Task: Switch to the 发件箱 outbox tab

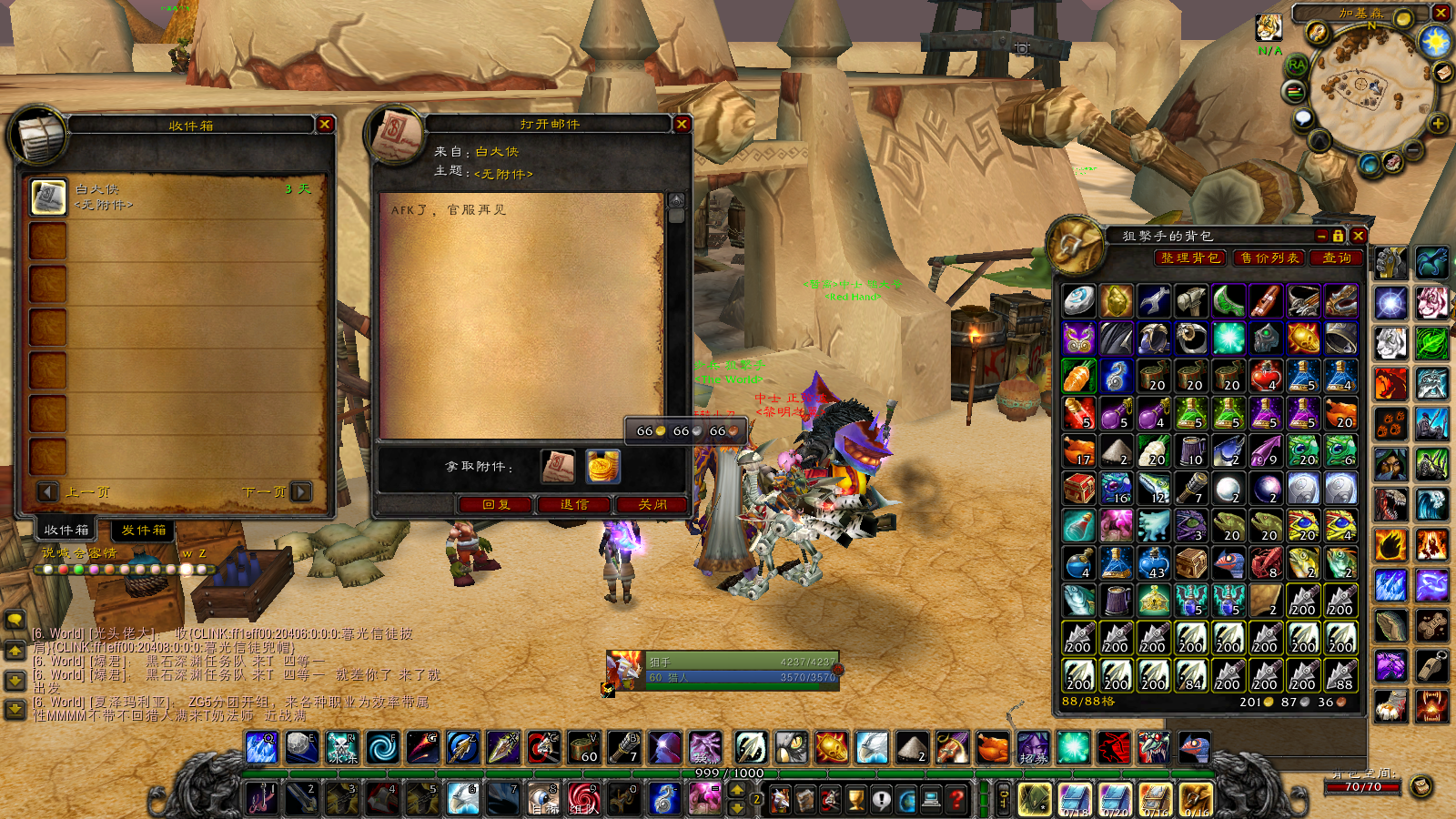Action: (144, 530)
